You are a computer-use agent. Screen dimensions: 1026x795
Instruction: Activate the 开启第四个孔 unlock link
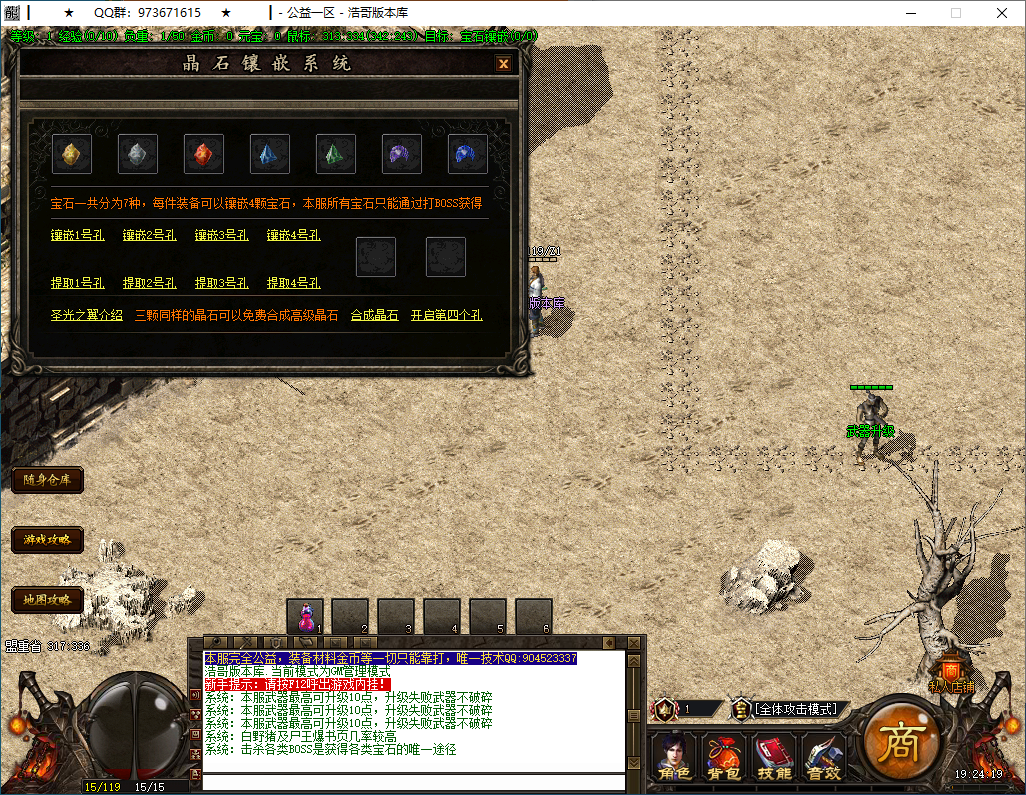[446, 315]
